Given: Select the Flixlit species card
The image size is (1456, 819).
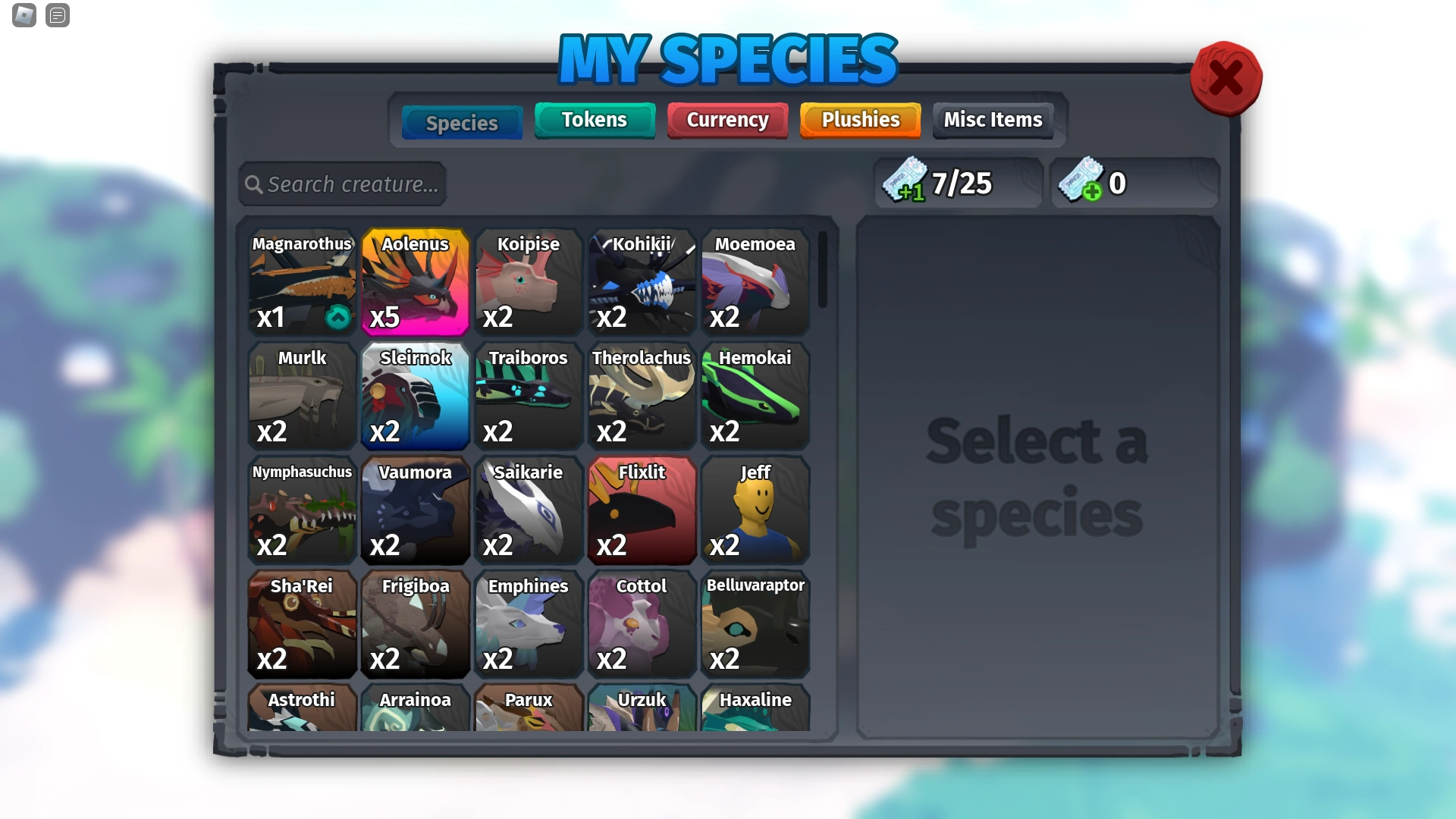Looking at the screenshot, I should click(x=642, y=510).
